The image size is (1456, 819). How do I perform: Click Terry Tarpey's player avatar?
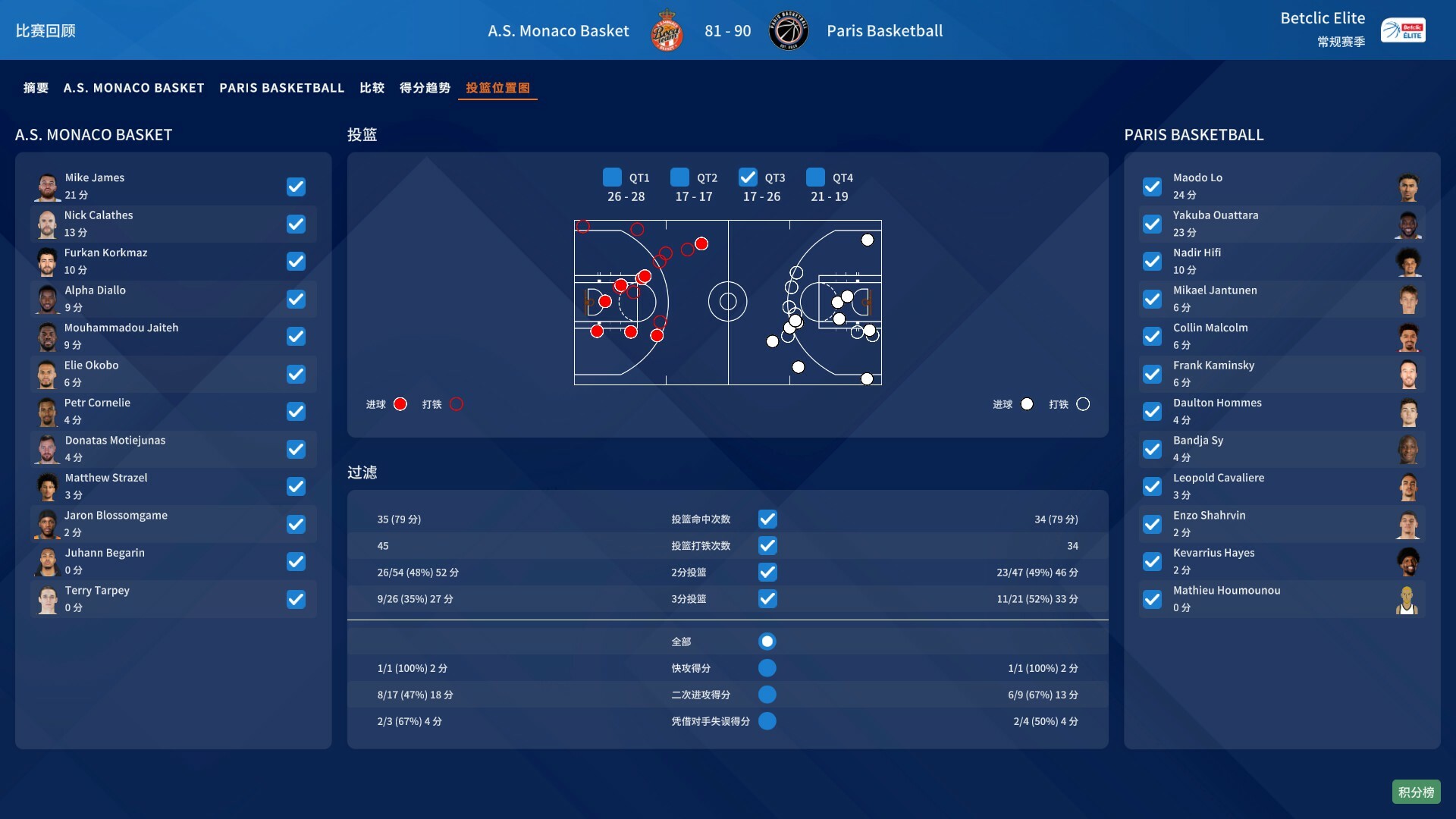pyautogui.click(x=47, y=599)
